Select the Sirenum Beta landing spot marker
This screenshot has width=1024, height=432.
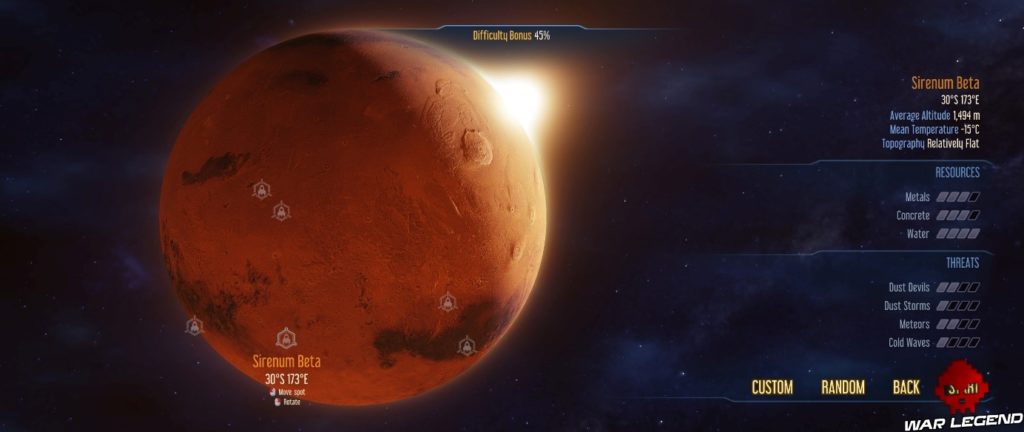(x=286, y=339)
